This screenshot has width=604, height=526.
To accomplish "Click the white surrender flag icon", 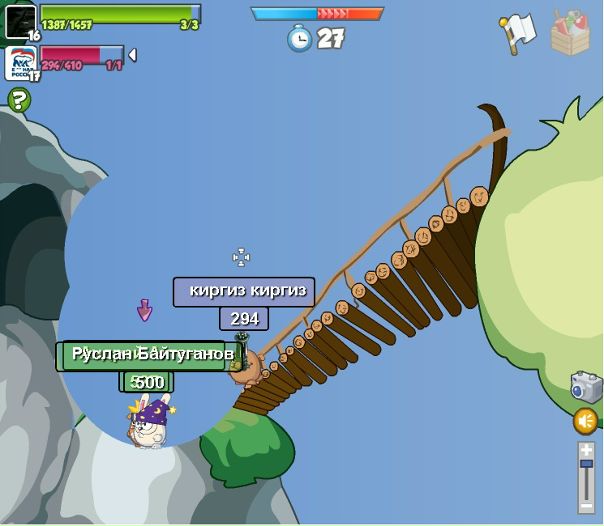I will pyautogui.click(x=516, y=32).
